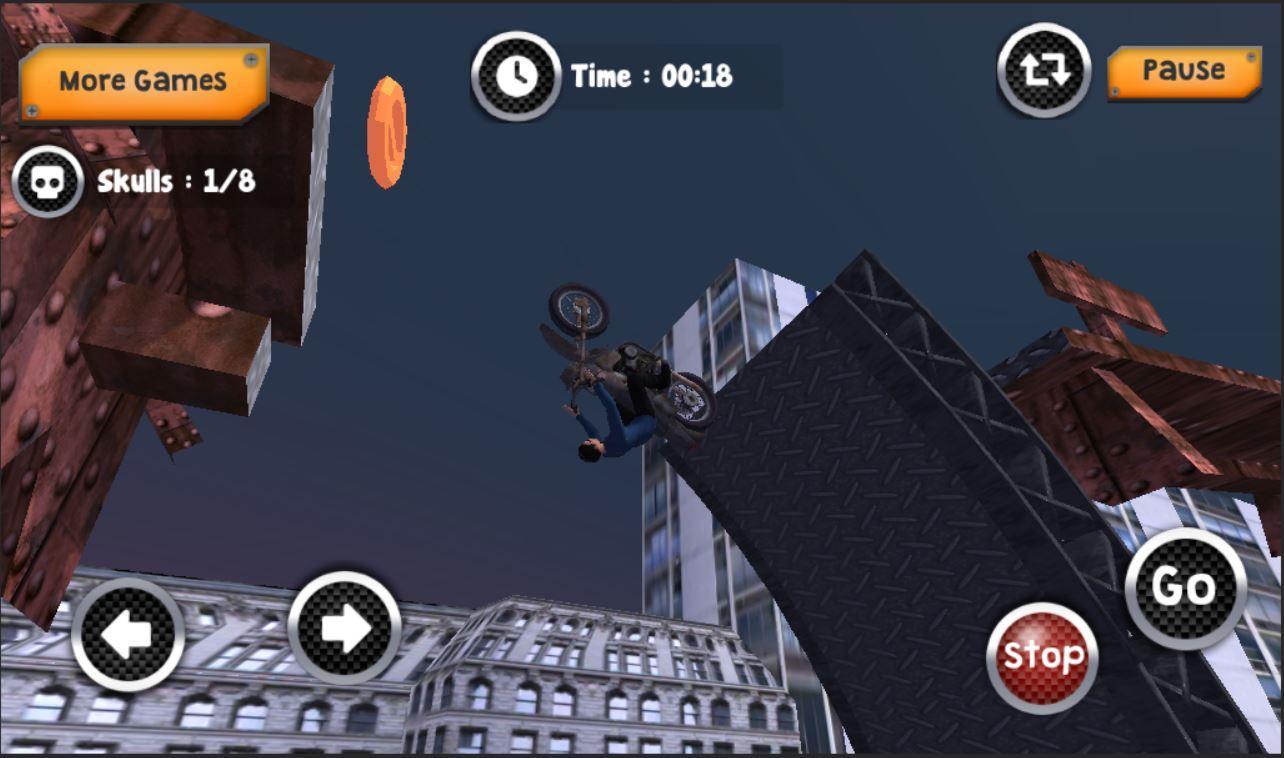Hit the red Stop brake control
This screenshot has height=758, width=1284.
point(1043,655)
